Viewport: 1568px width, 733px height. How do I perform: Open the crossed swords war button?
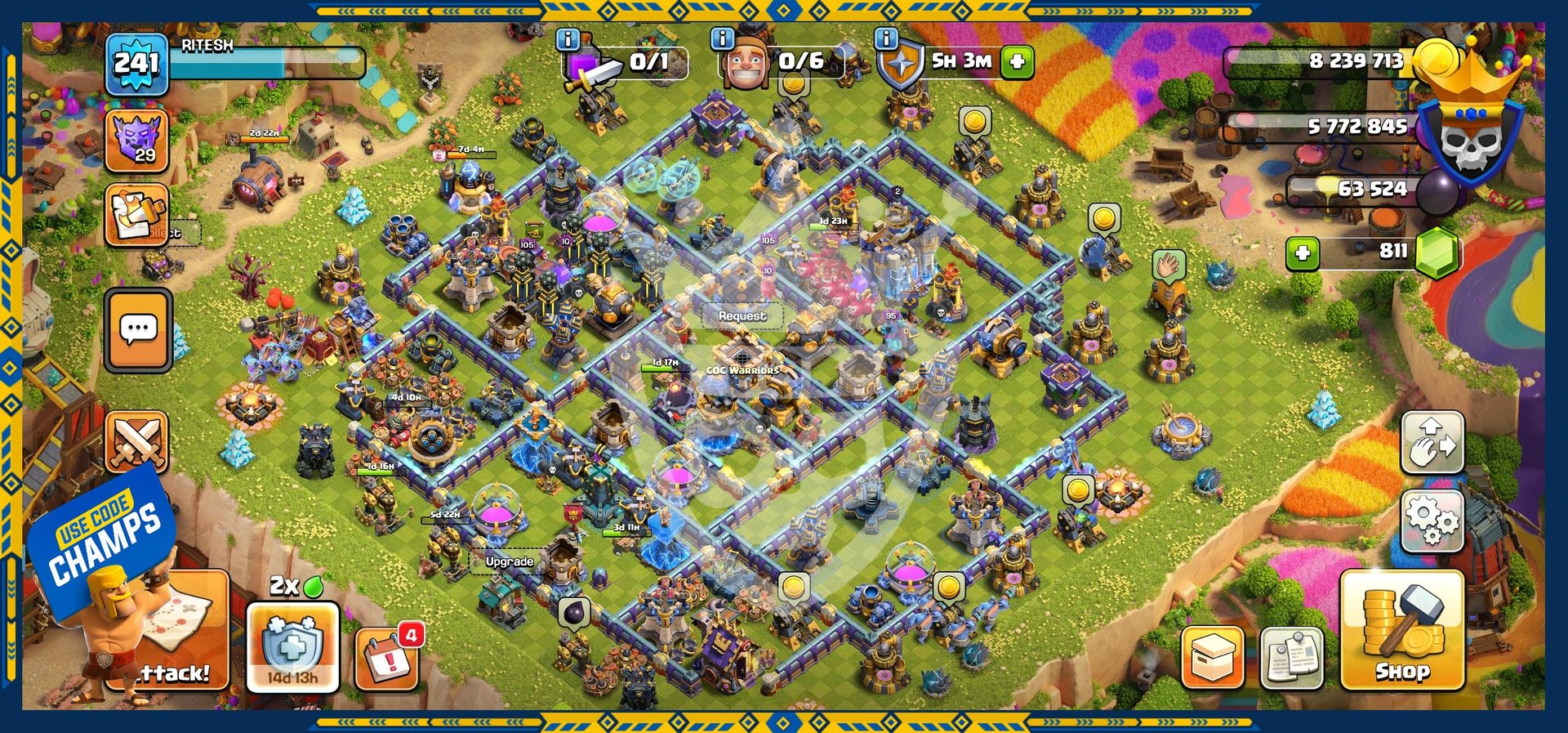[x=137, y=442]
